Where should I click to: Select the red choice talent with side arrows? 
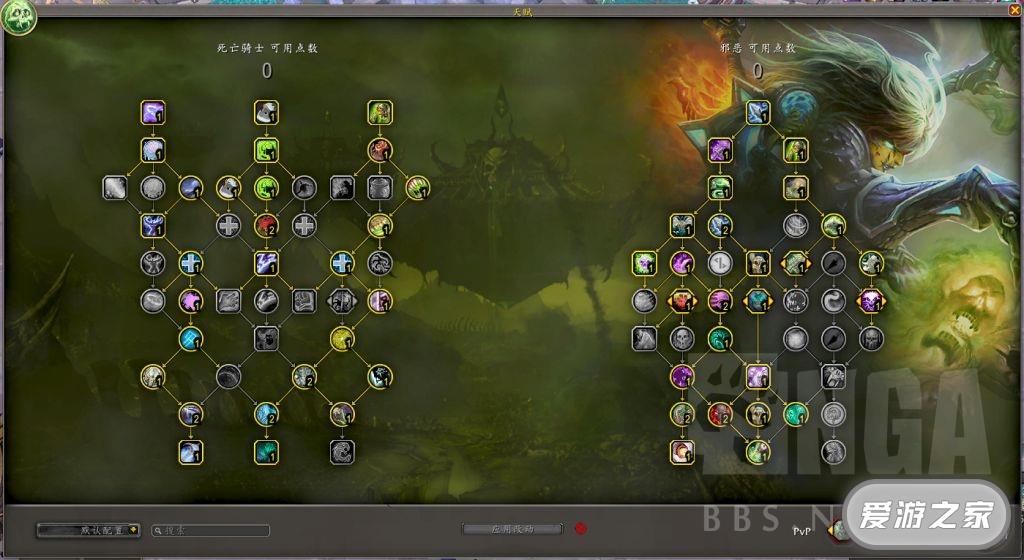pyautogui.click(x=682, y=300)
